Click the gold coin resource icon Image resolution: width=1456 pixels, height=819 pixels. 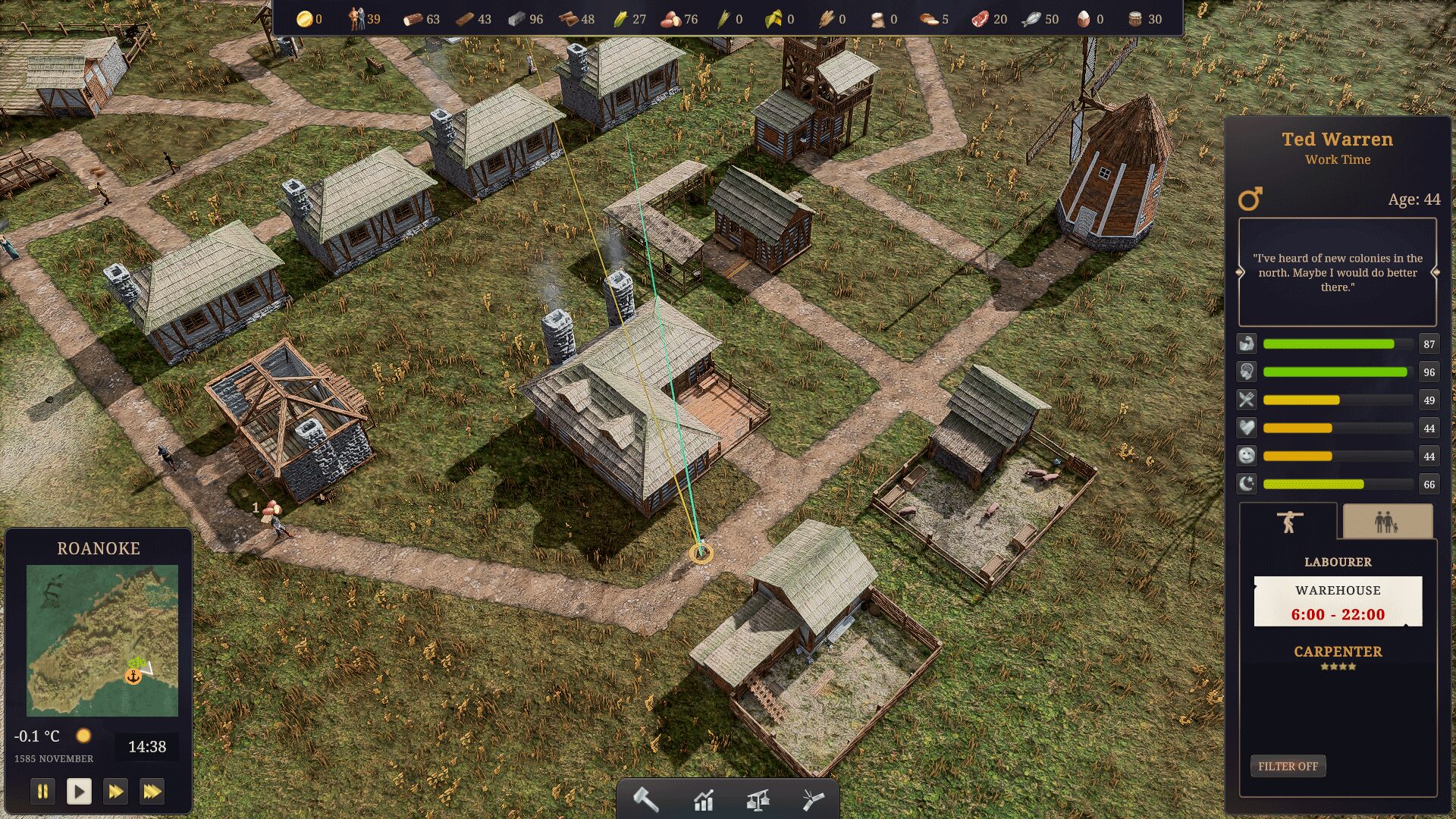pos(304,19)
